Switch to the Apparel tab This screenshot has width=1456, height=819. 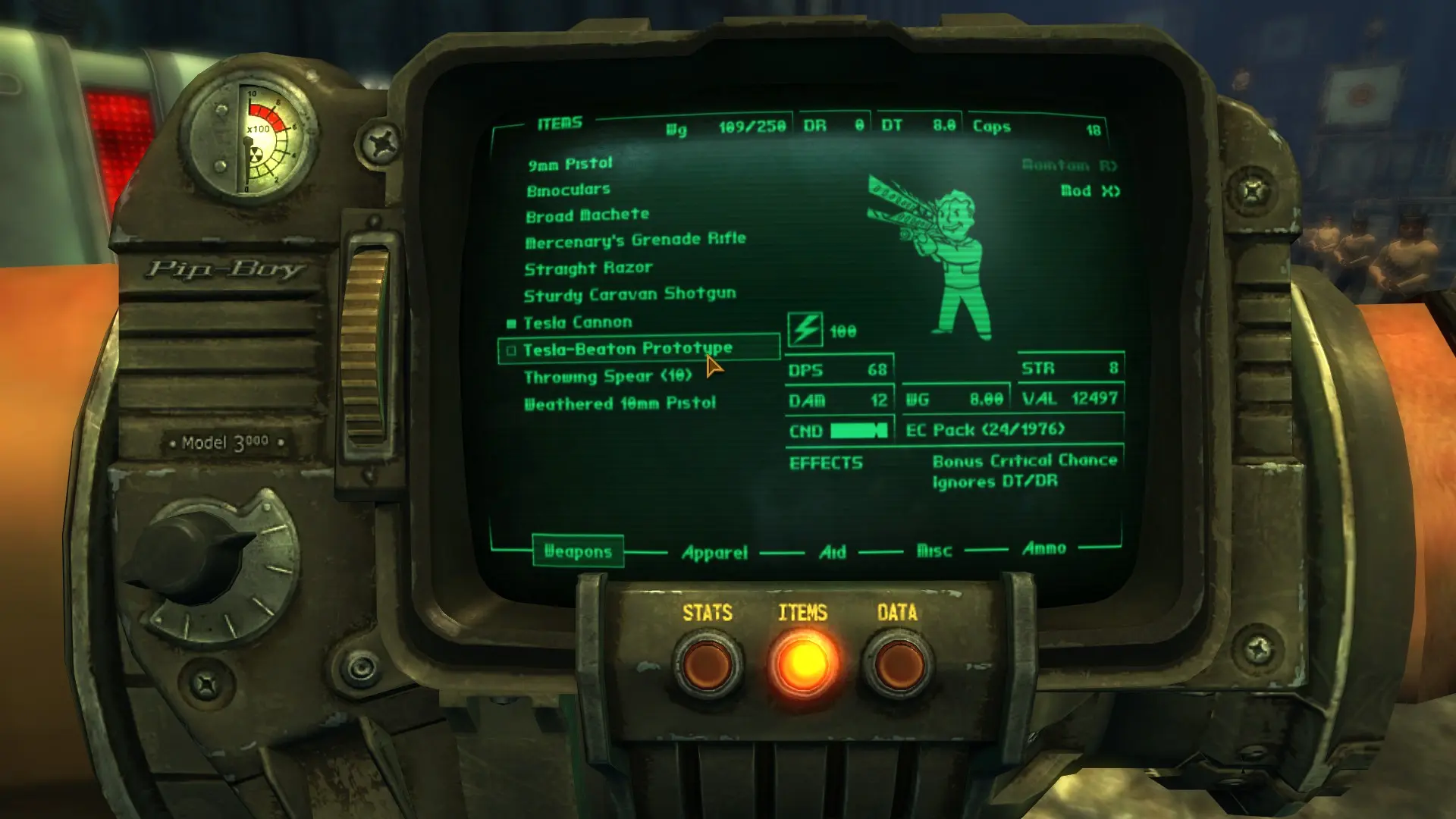tap(714, 552)
